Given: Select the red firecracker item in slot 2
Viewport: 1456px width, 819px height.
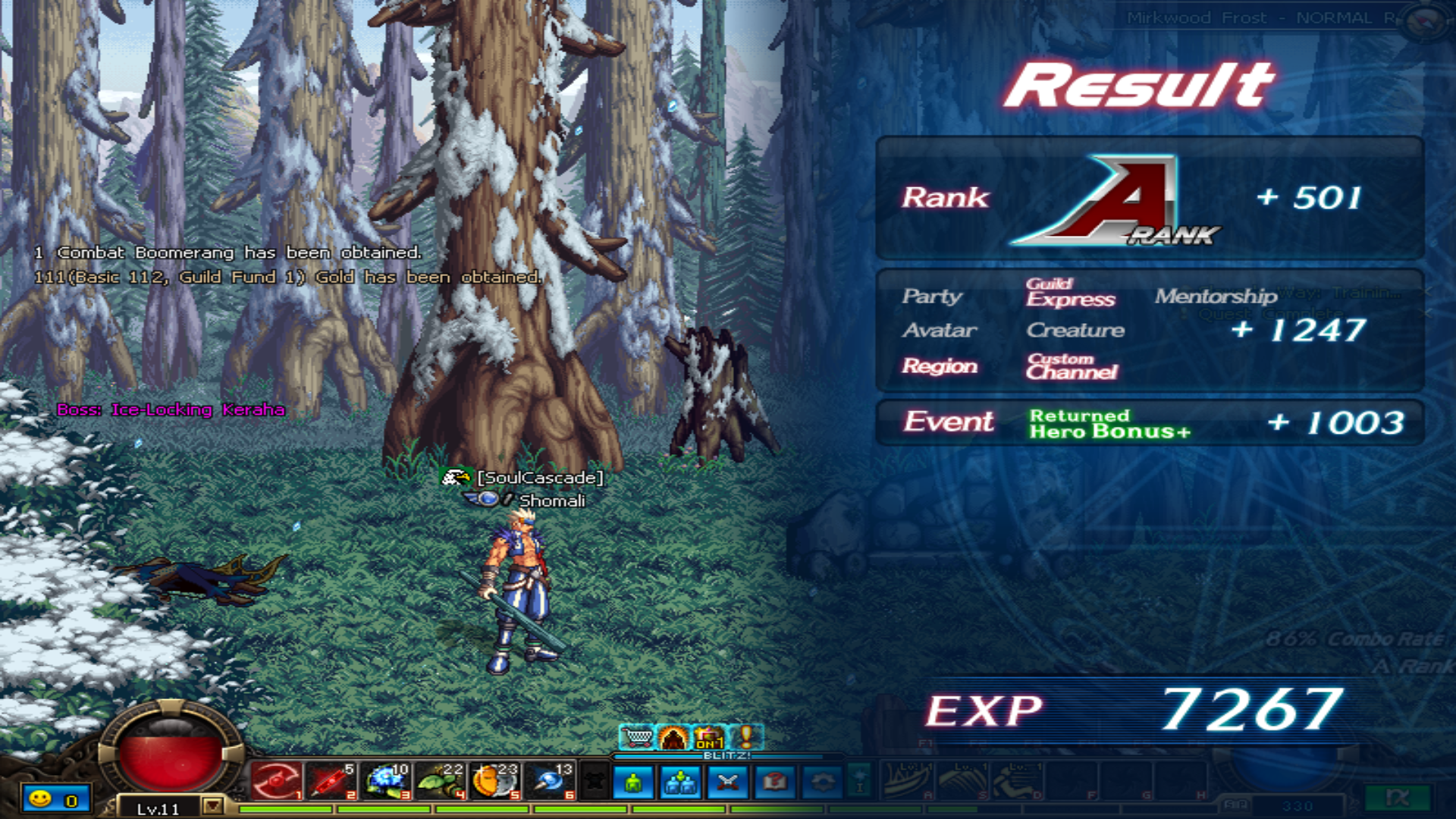Looking at the screenshot, I should (330, 781).
